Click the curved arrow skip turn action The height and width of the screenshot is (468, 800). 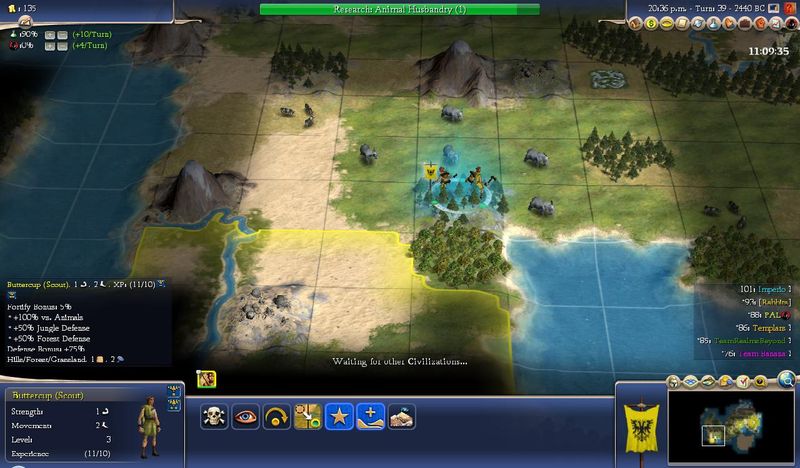pyautogui.click(x=278, y=416)
